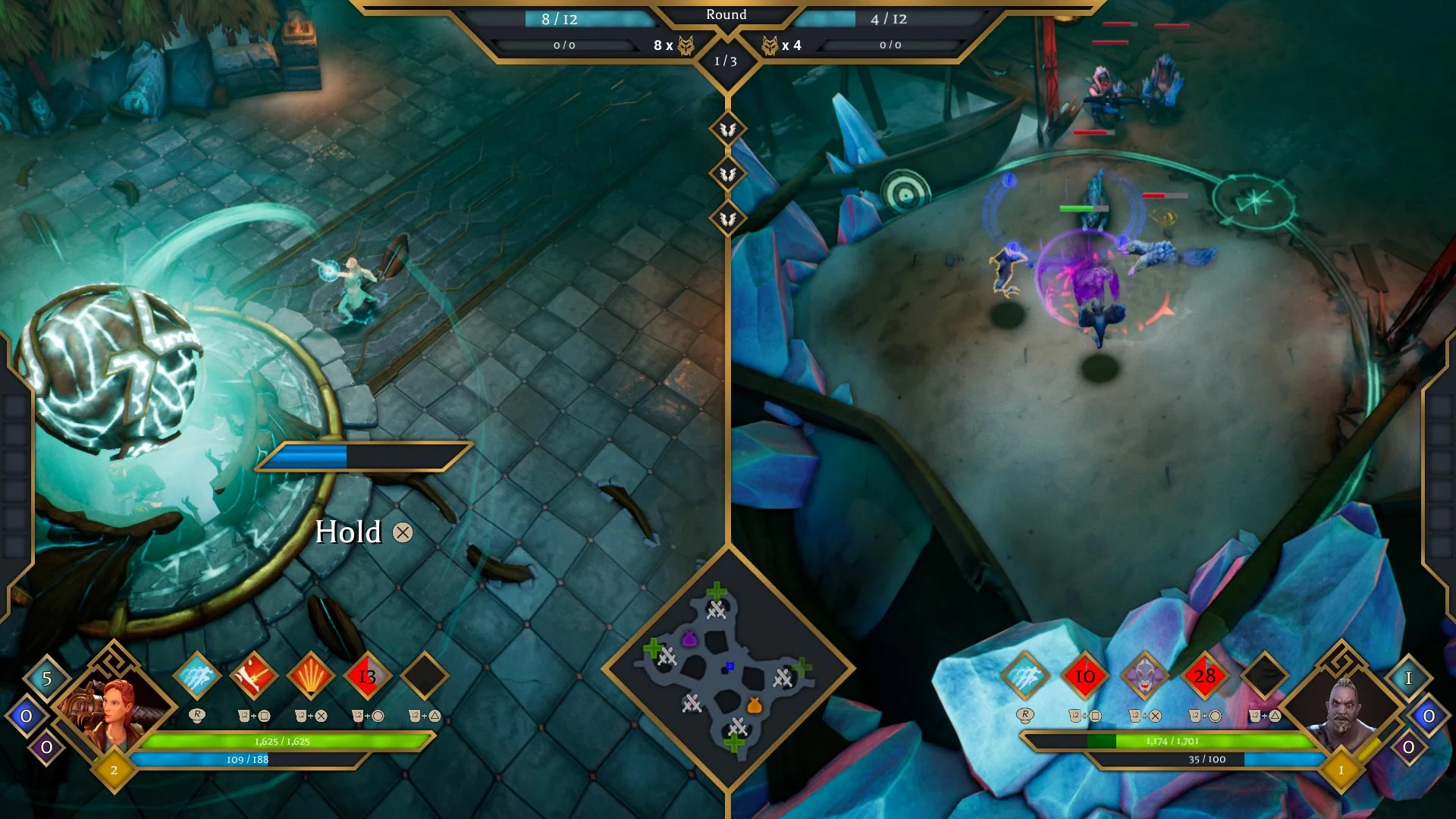Select the 1/3 wave indicator

click(x=726, y=63)
